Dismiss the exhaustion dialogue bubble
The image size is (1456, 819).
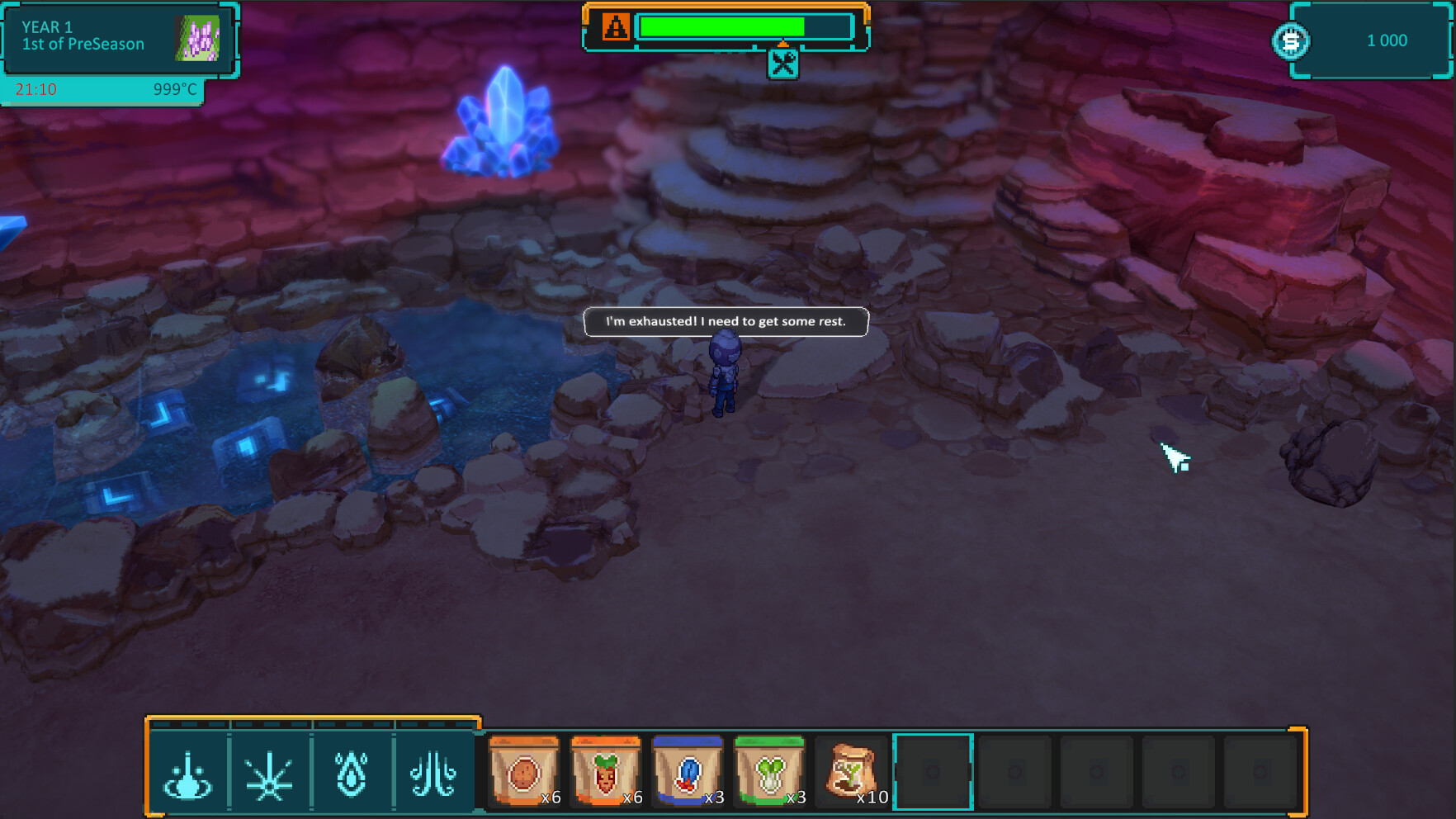click(x=726, y=322)
